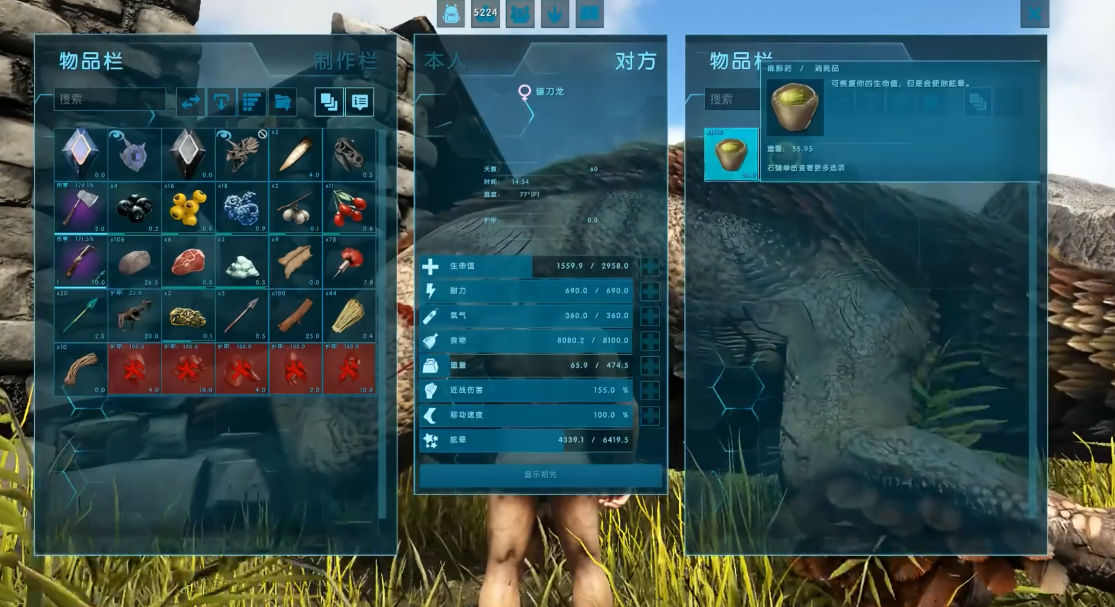Select the metal hatchet slot

click(81, 208)
